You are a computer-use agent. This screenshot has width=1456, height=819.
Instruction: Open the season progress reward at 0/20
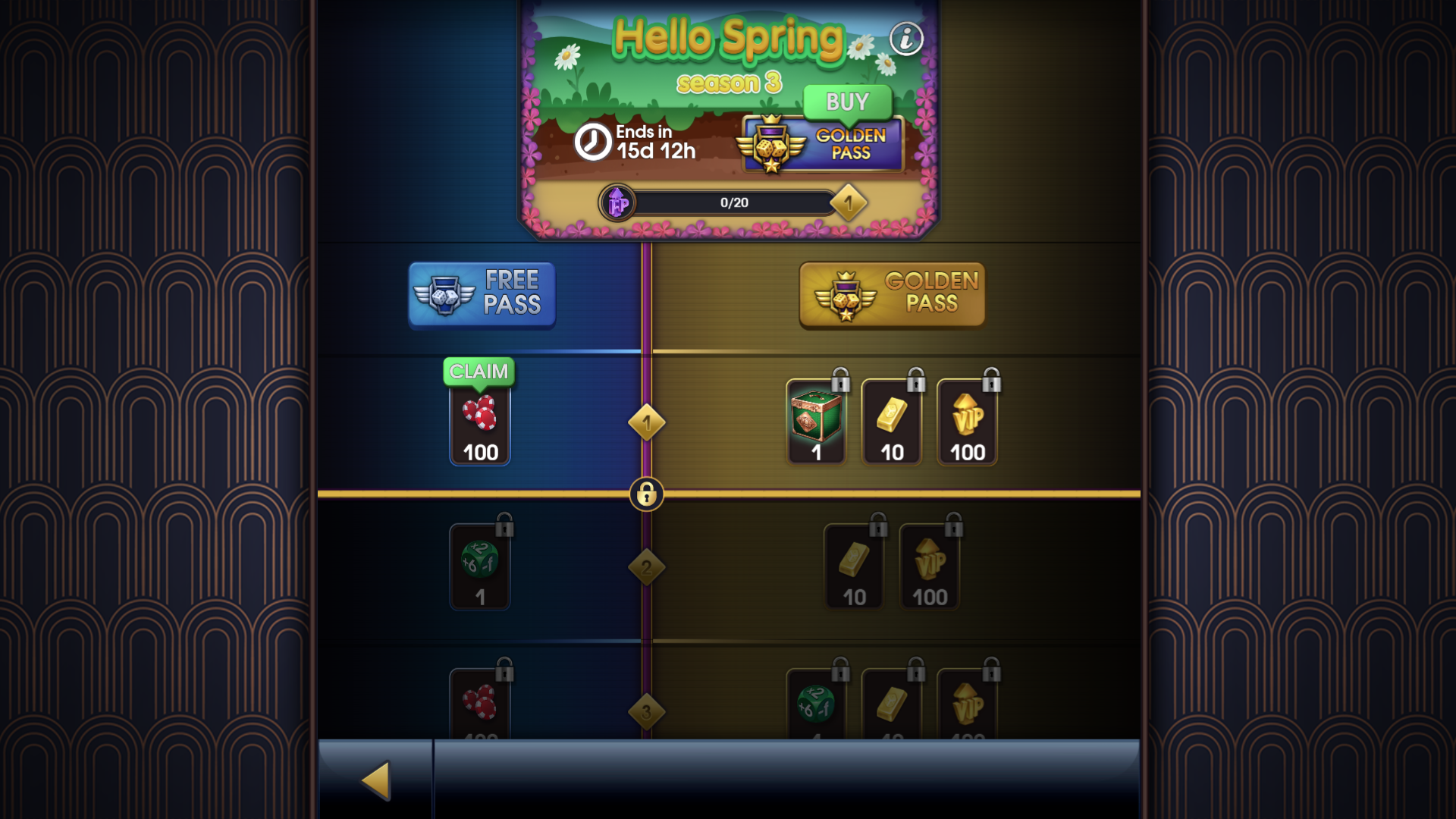tap(849, 202)
